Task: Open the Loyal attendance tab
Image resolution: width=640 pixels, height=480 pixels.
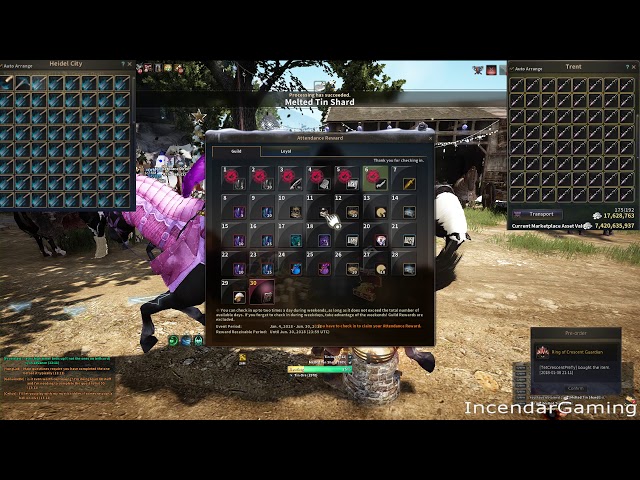Action: pos(286,151)
